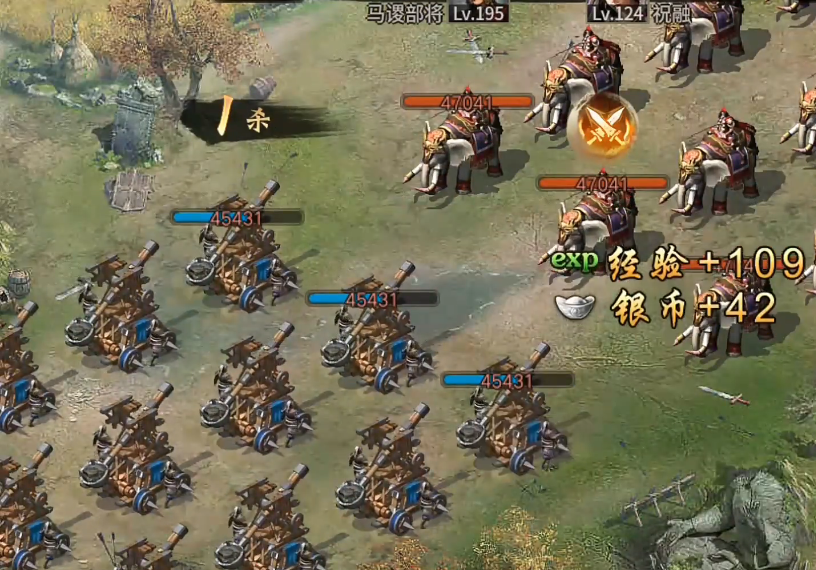816x570 pixels.
Task: Click the golden crossed swords battle icon
Action: pos(602,128)
